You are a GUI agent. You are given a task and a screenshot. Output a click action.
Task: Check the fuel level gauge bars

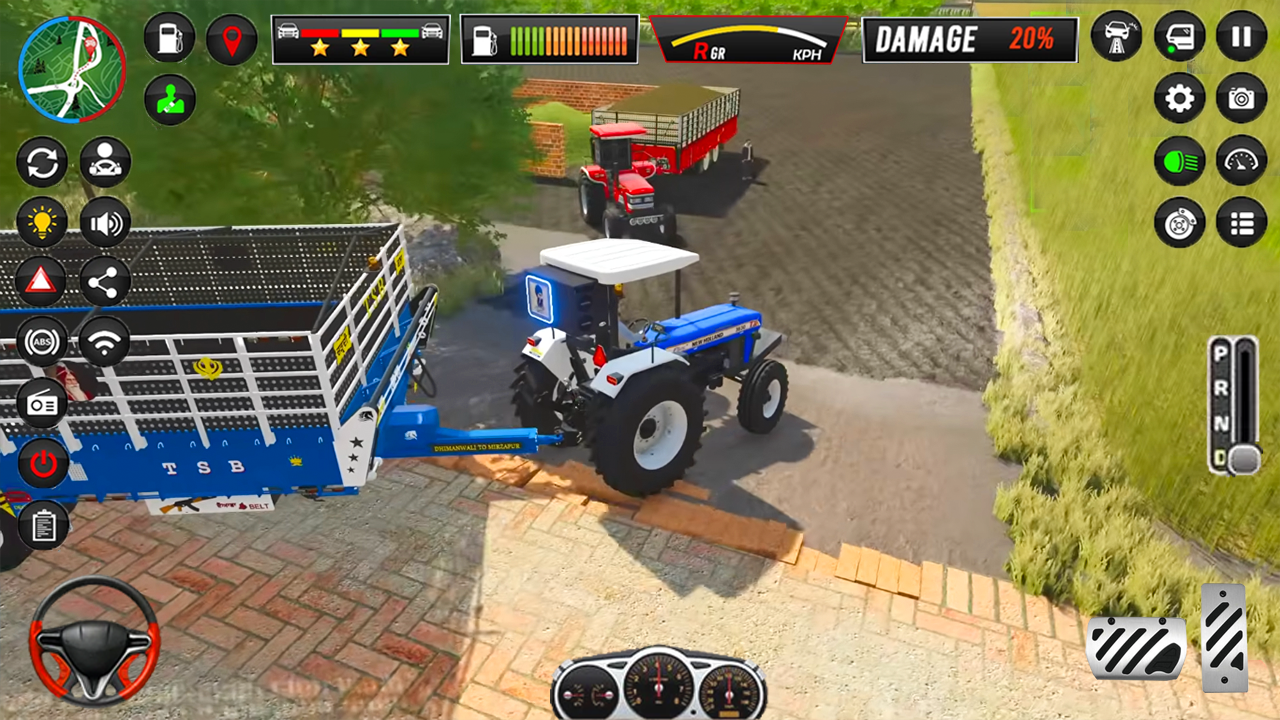tap(549, 38)
